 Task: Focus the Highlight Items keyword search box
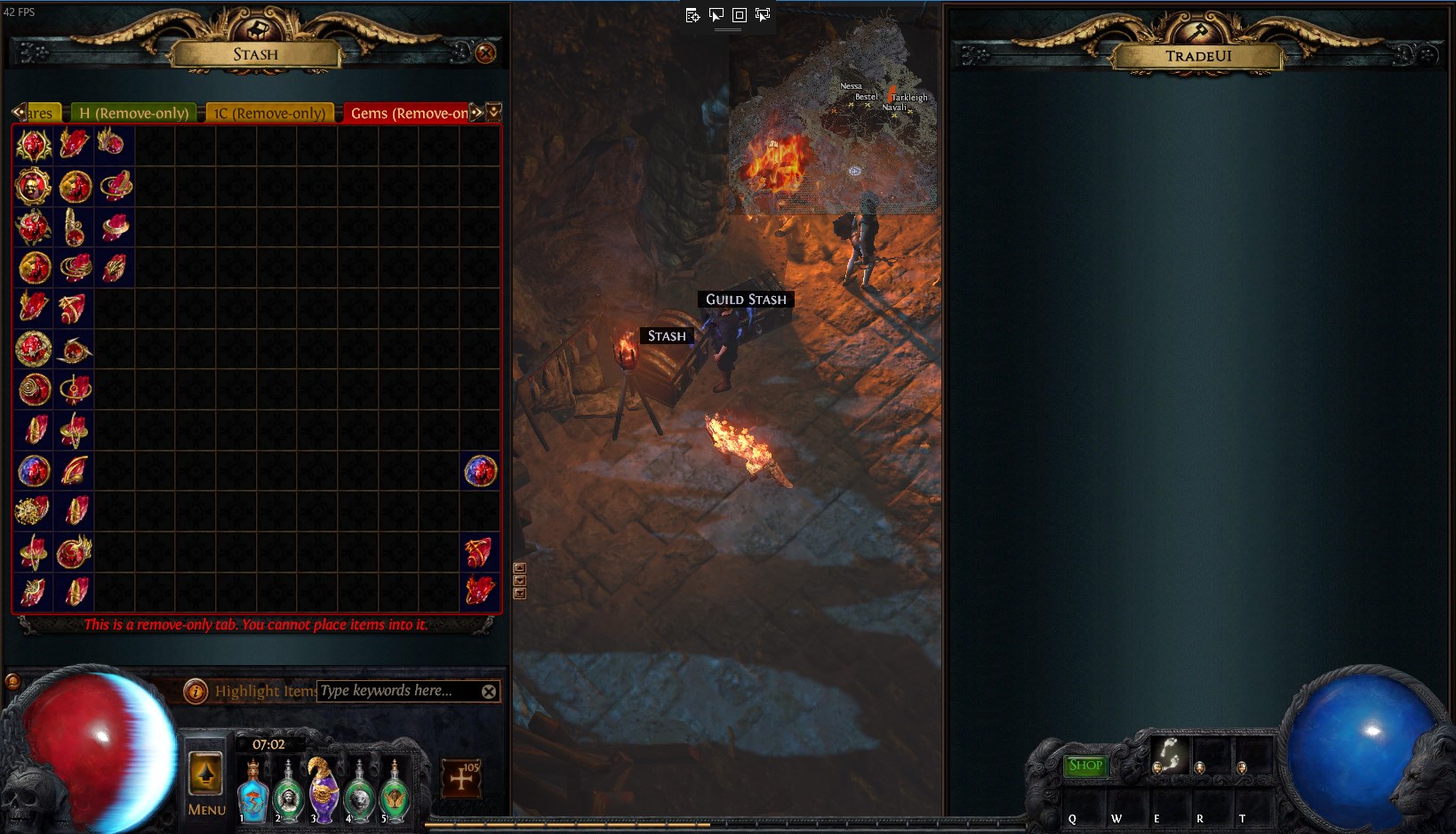tap(396, 691)
